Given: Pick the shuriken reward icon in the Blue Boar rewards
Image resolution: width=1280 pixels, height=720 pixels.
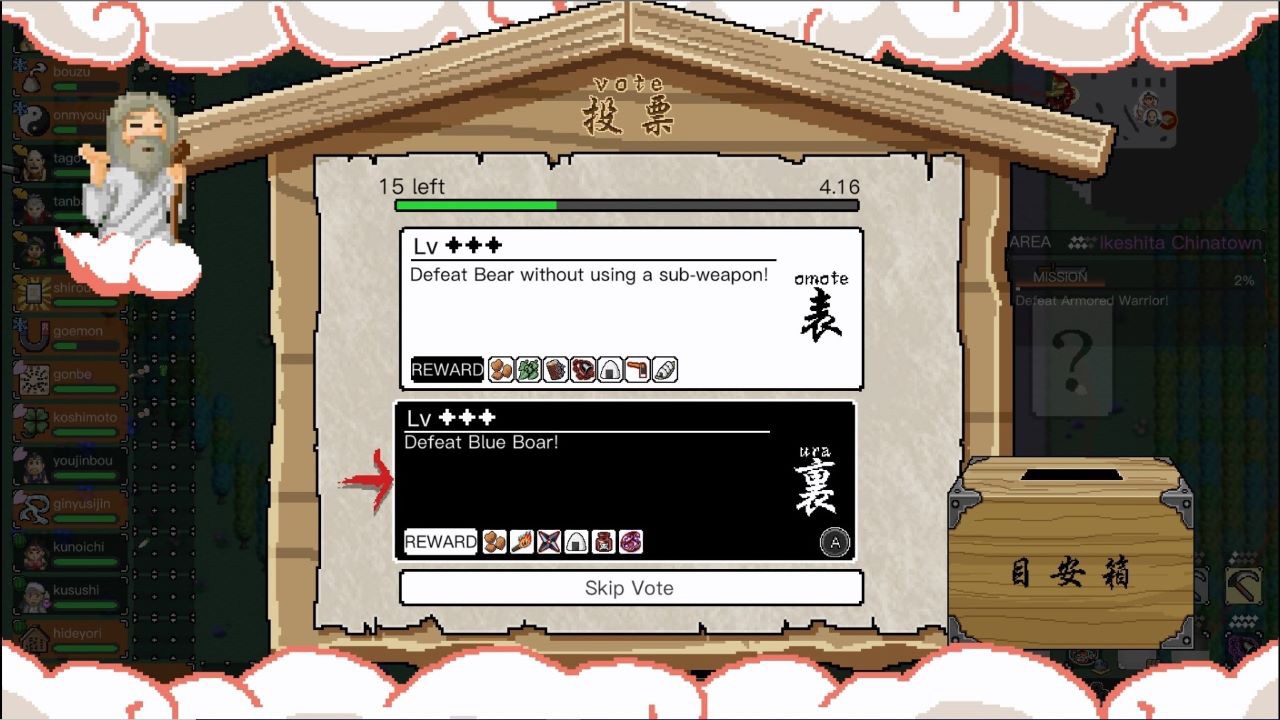Looking at the screenshot, I should click(x=548, y=542).
